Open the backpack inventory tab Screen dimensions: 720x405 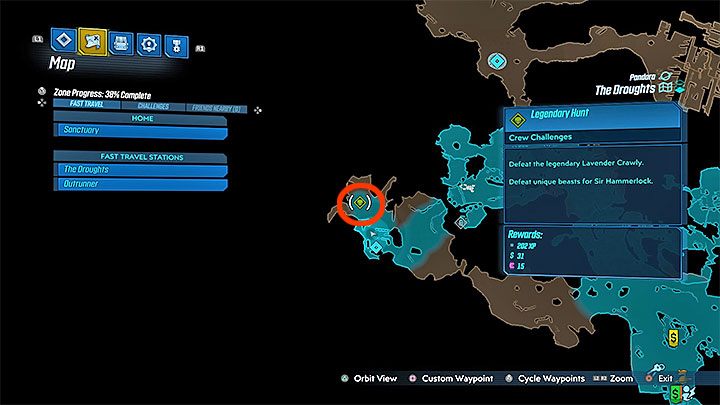pos(121,42)
